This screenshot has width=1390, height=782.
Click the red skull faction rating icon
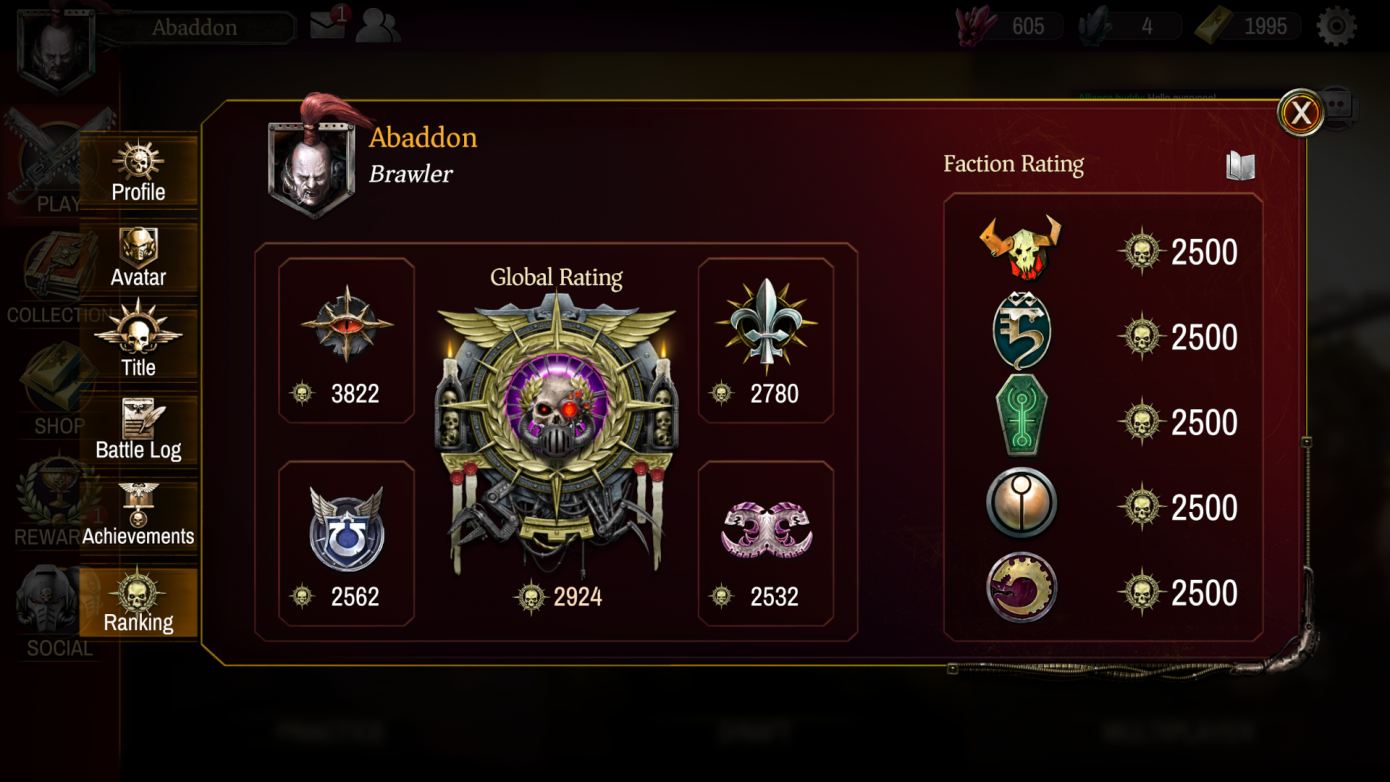(x=1021, y=250)
